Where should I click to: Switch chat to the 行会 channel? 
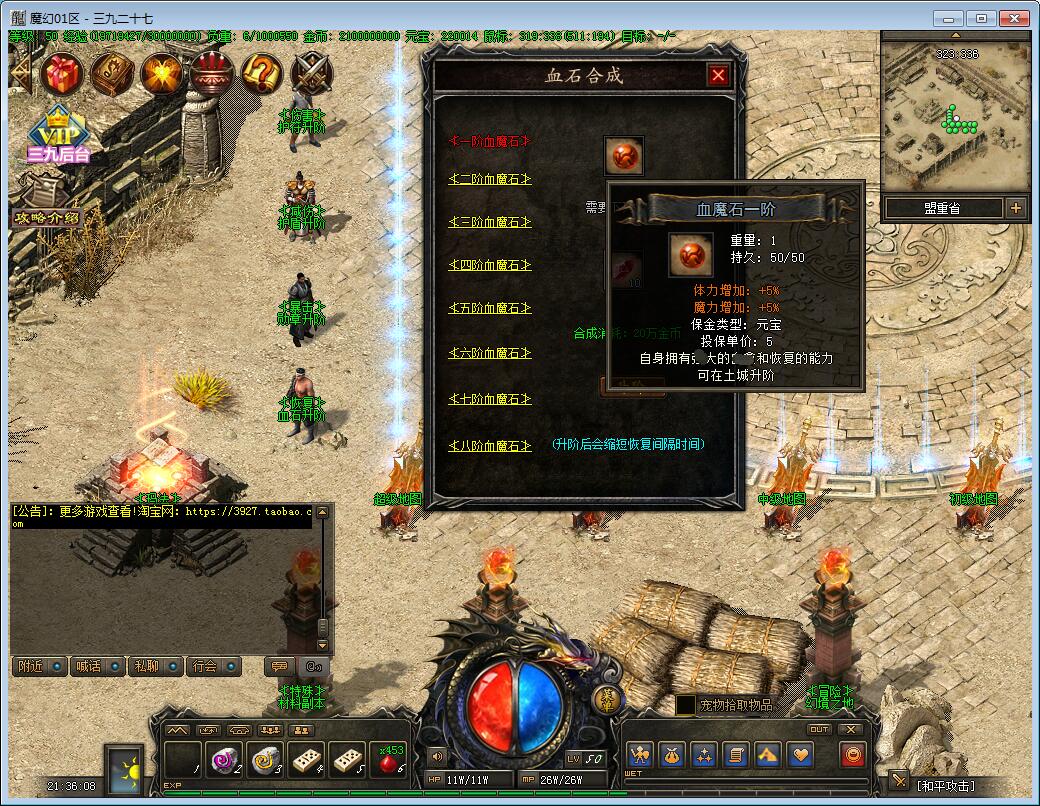coord(212,666)
